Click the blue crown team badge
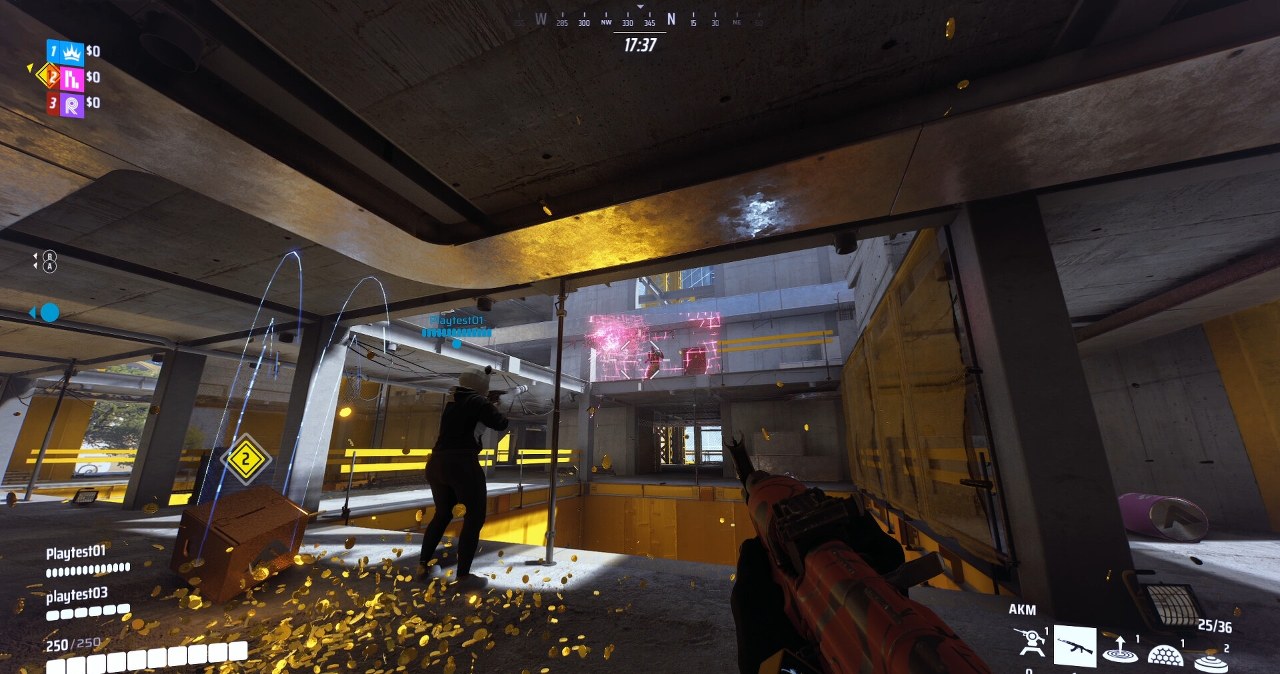The height and width of the screenshot is (674, 1280). click(72, 52)
